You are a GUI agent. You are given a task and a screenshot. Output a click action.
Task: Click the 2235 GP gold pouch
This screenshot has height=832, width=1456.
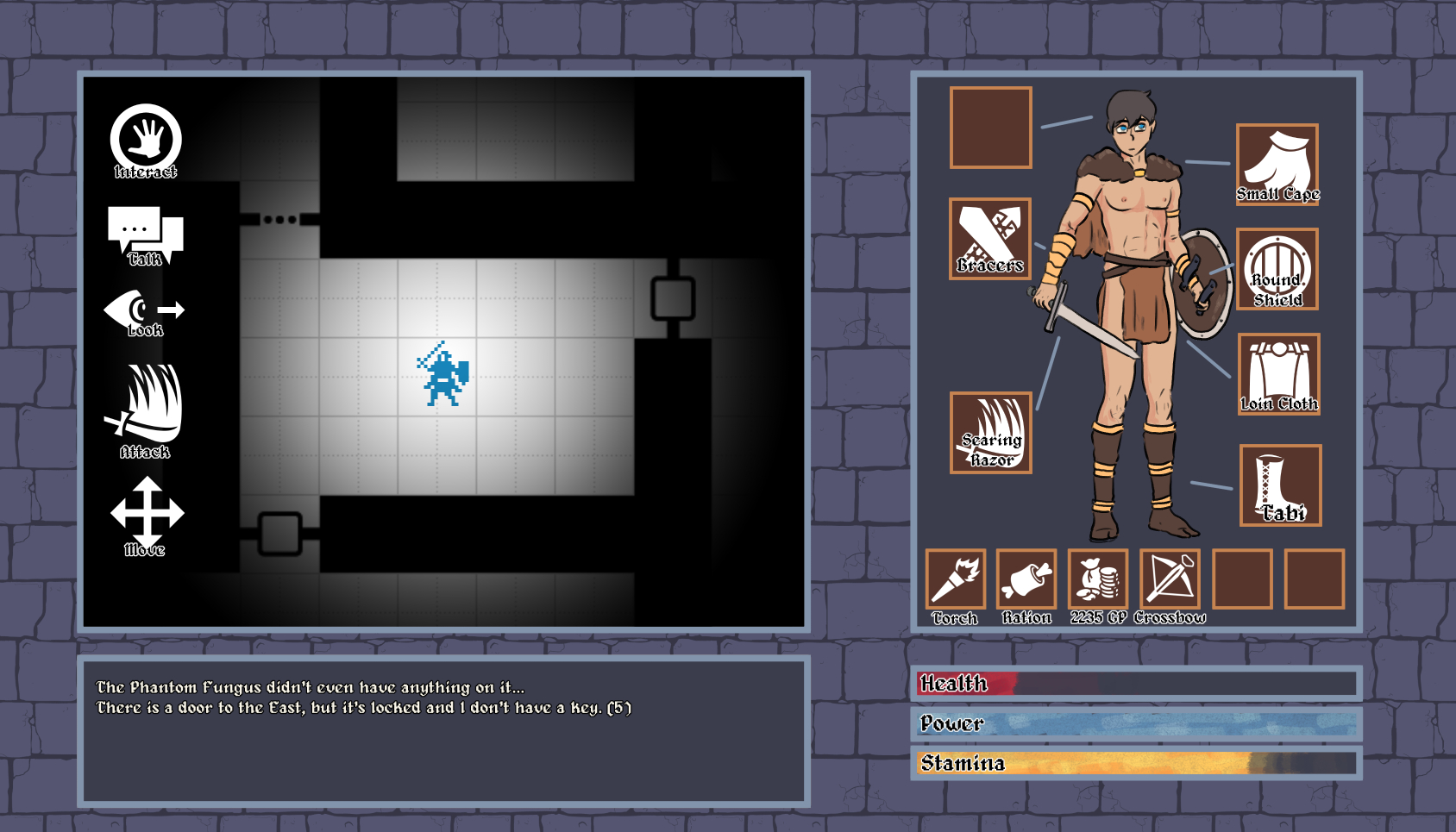pos(1098,579)
